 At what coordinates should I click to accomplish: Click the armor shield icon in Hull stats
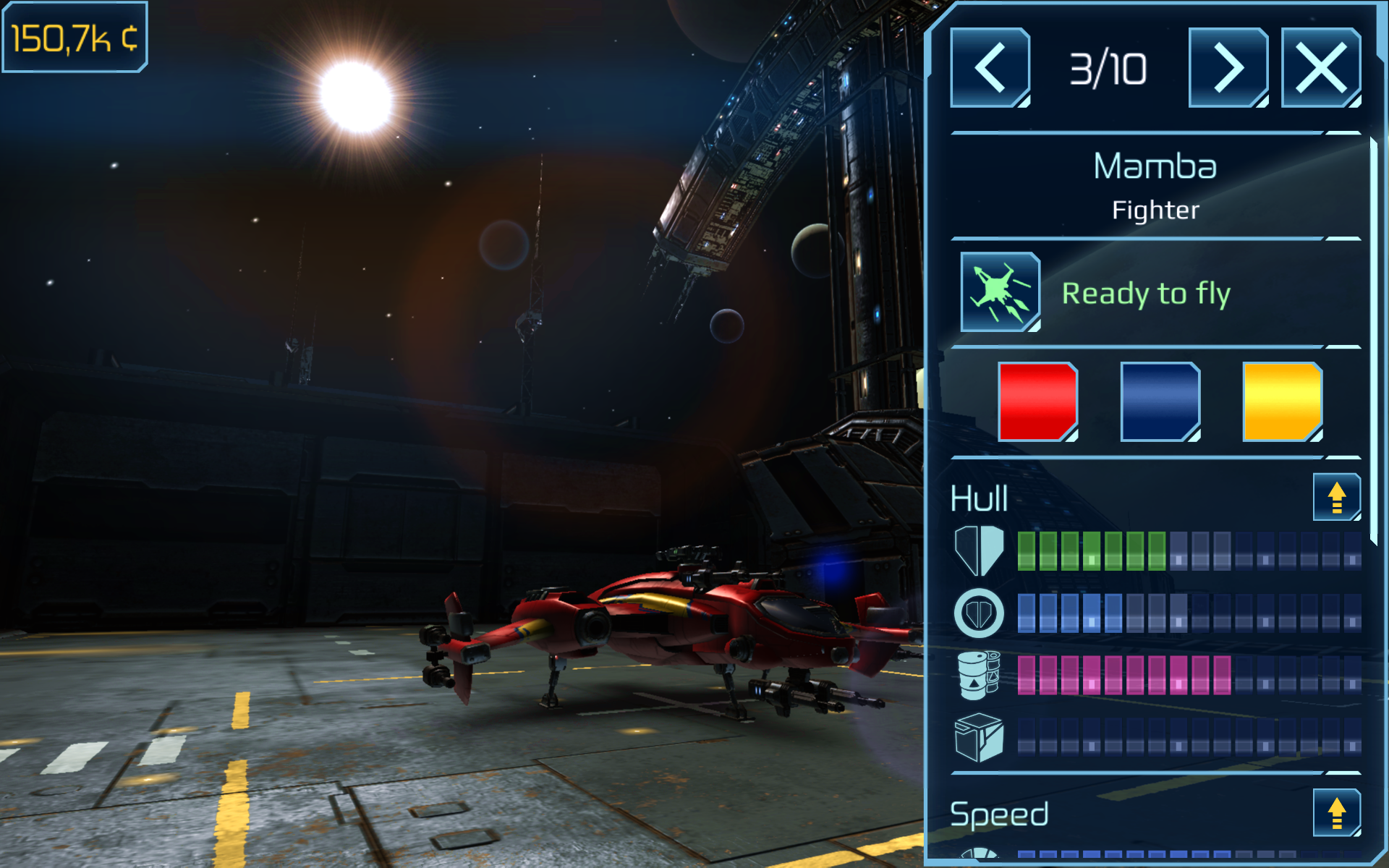tap(978, 551)
